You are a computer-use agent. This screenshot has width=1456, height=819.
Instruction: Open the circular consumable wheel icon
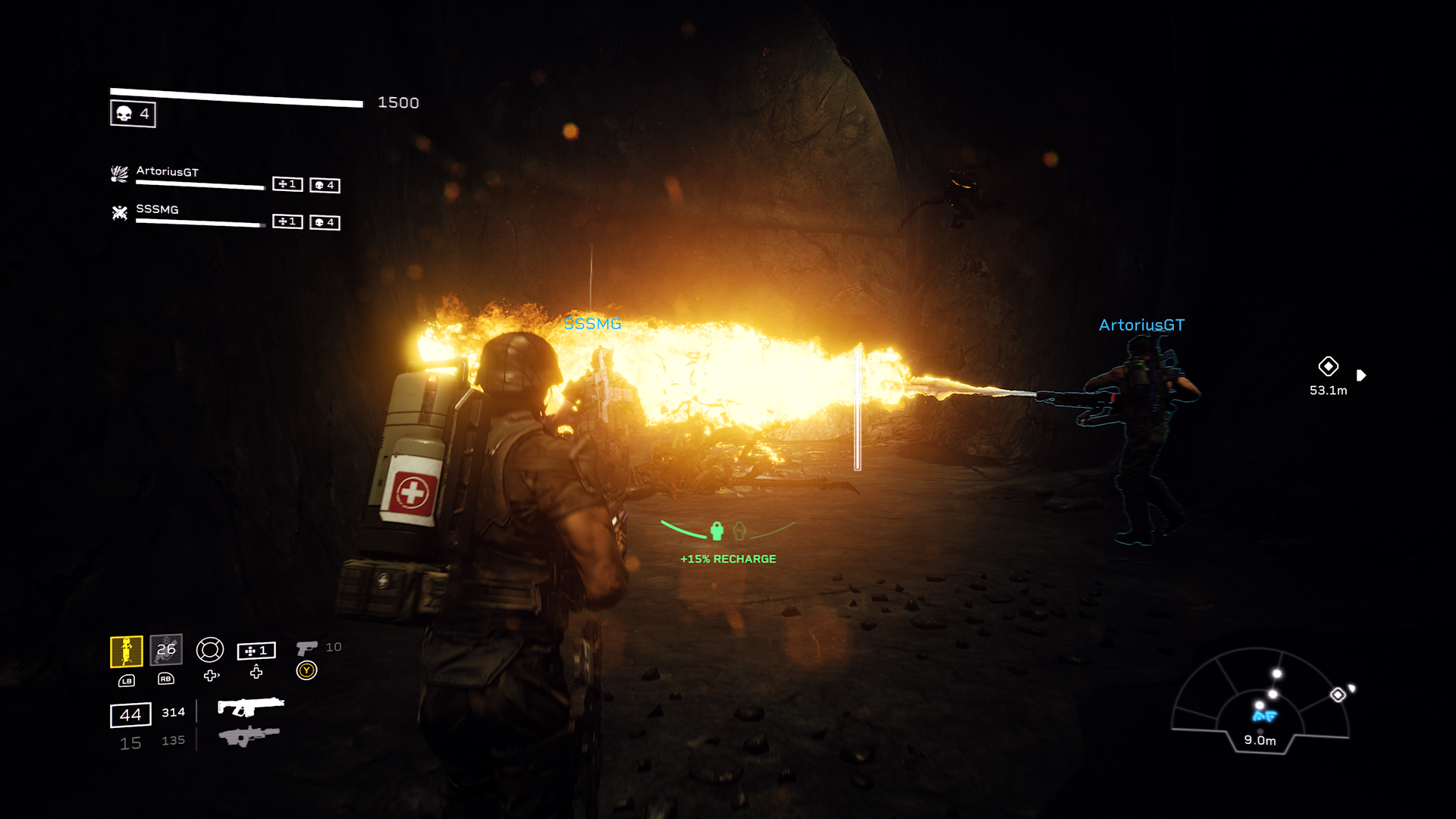210,650
